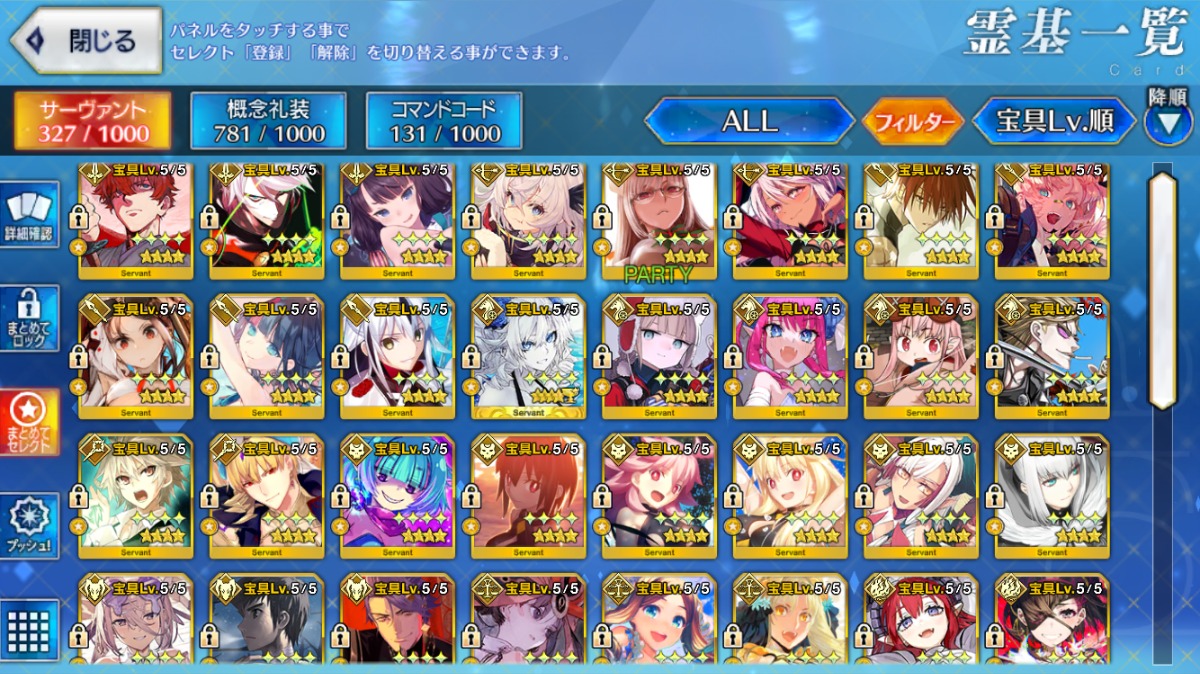Open the 概念礼装 tab
This screenshot has width=1200, height=674.
click(268, 122)
